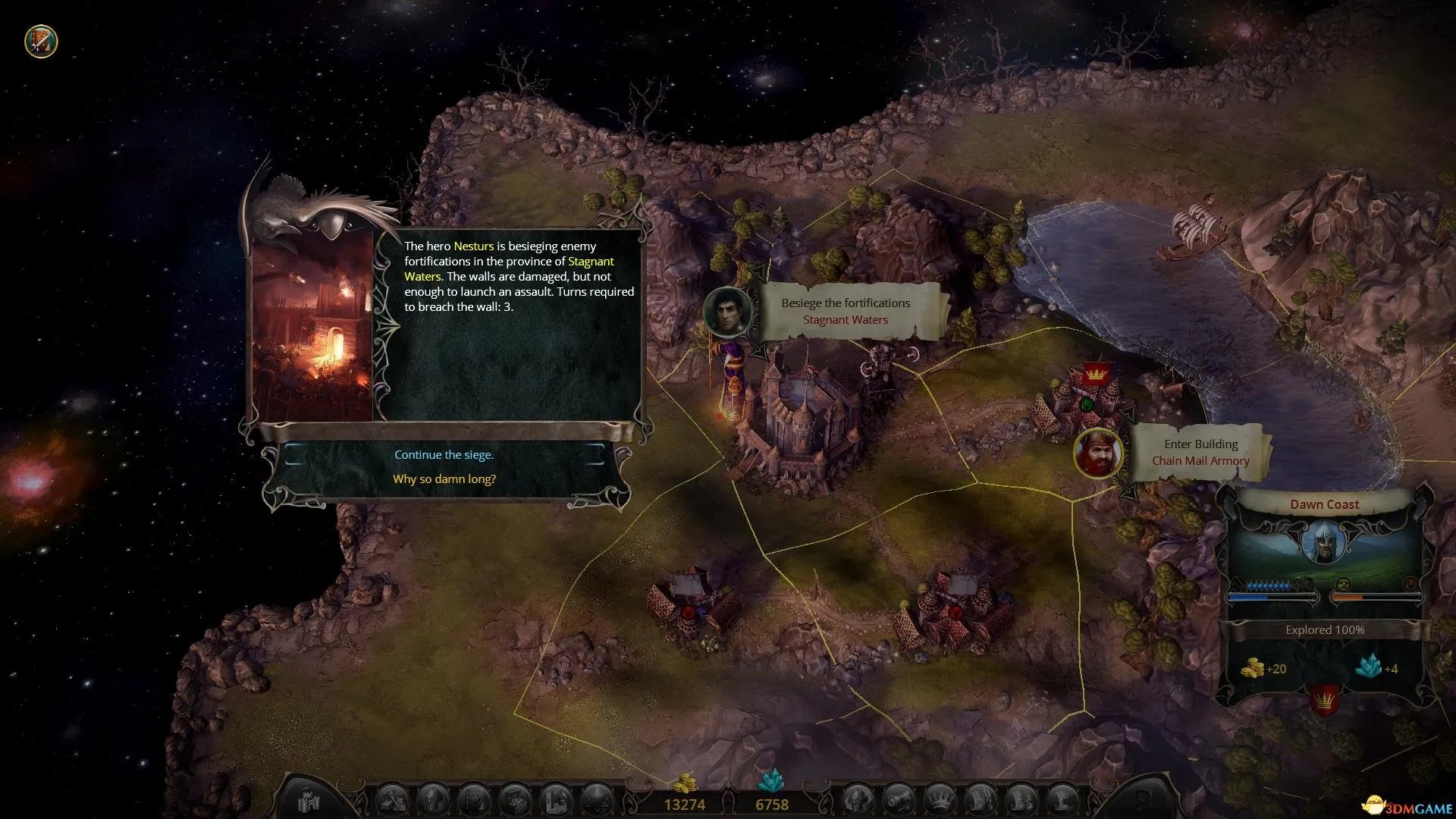Click the hexagram magic icon on bottom bar
Viewport: 1456px width, 819px height.
(597, 800)
